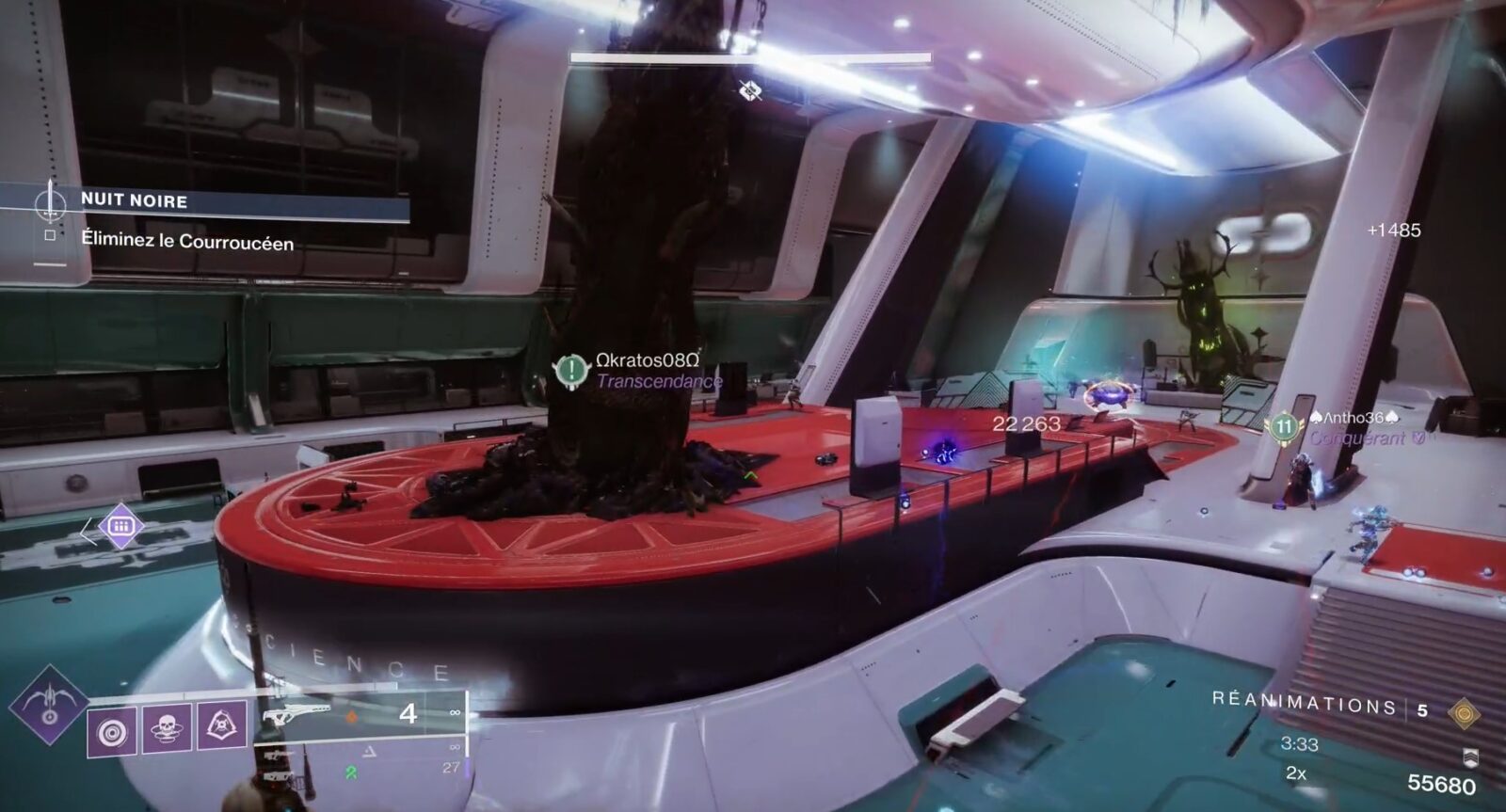Toggle the Nuit Noire objective checkbox
This screenshot has width=1506, height=812.
(50, 236)
